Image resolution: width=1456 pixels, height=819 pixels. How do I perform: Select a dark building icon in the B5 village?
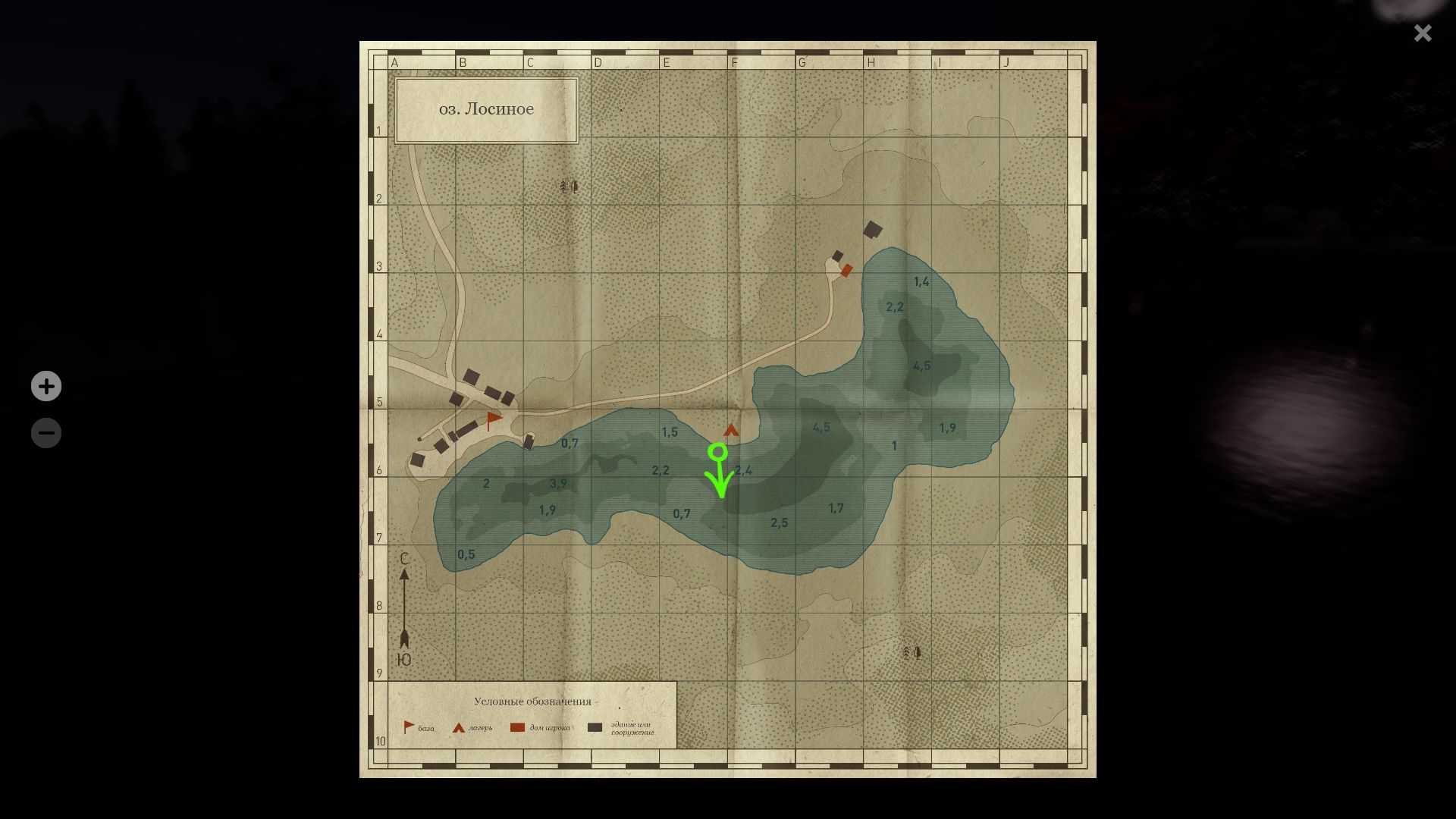(472, 375)
